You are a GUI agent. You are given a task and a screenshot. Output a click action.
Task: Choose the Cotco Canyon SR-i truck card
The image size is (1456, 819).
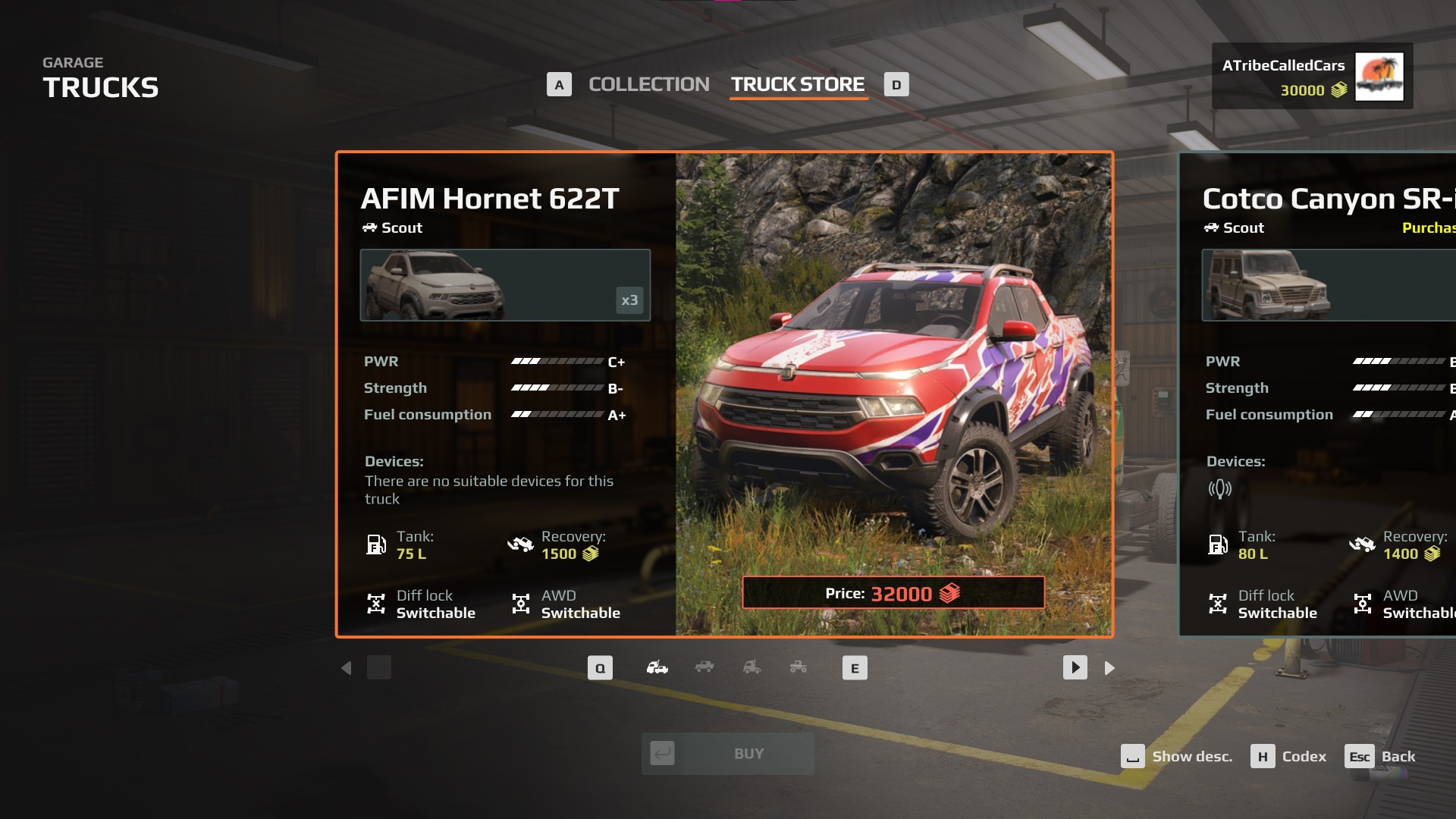(1319, 394)
